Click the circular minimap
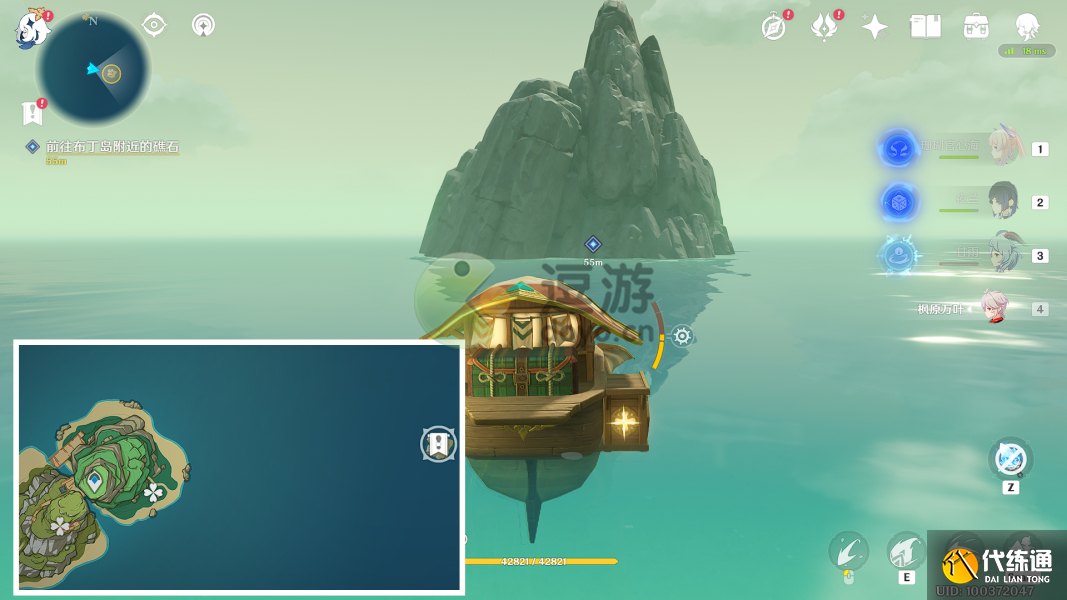 click(93, 70)
